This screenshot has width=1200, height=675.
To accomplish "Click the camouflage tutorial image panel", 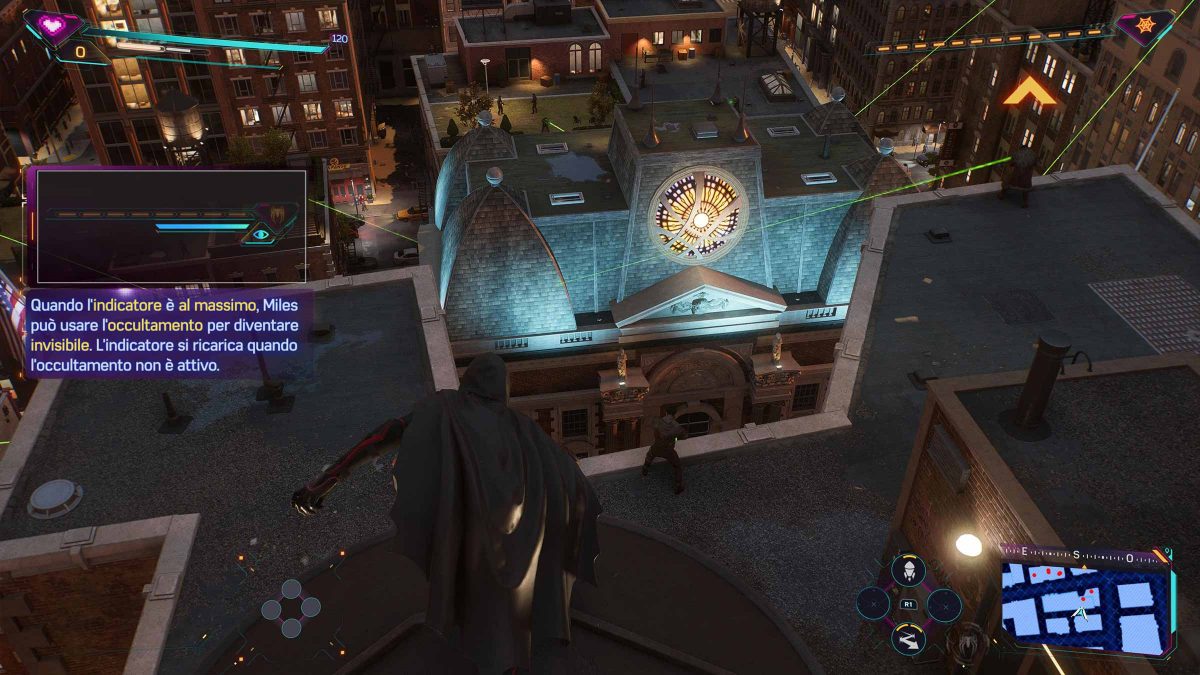I will 171,226.
